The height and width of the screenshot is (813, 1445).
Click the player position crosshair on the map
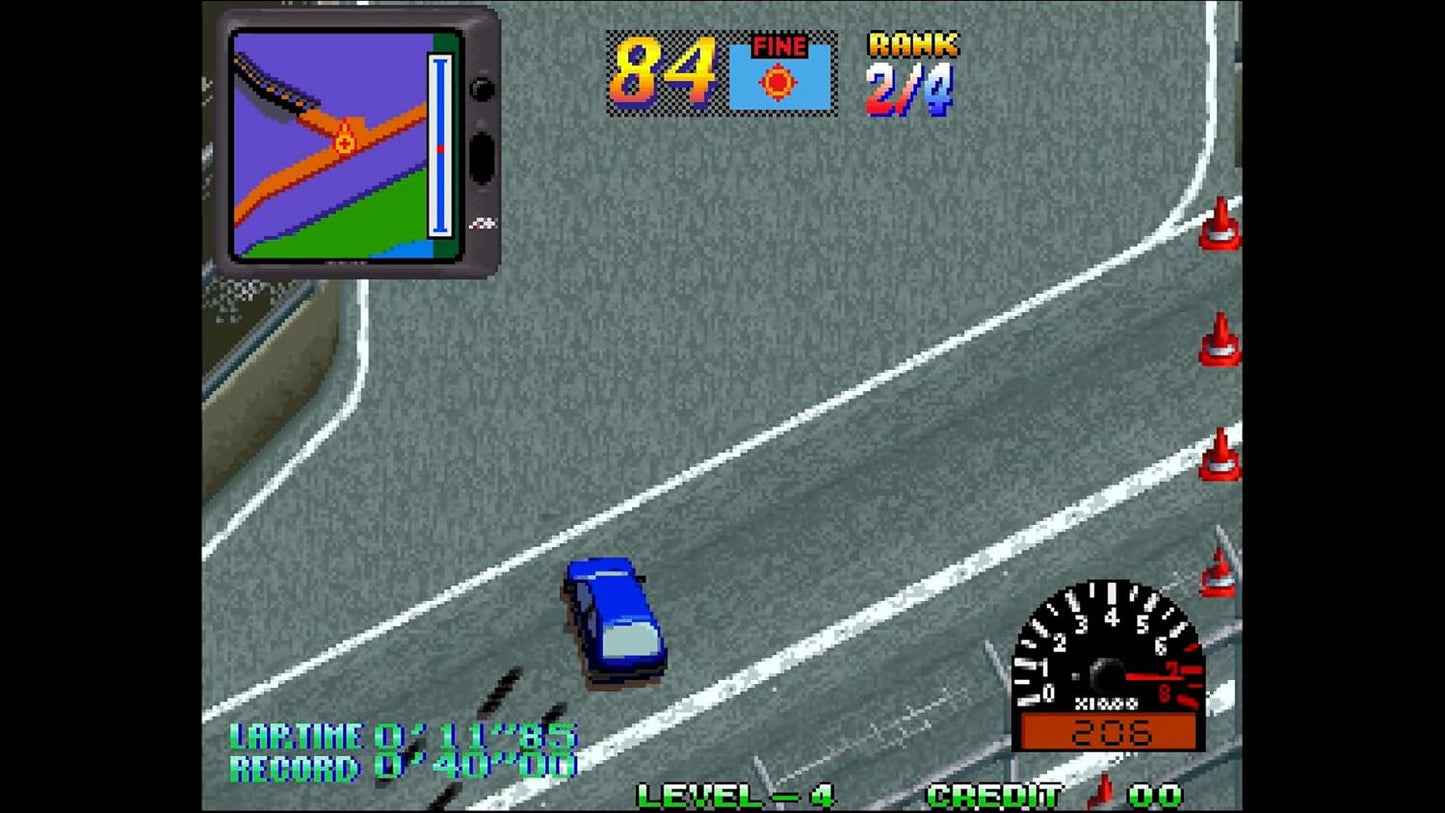344,143
